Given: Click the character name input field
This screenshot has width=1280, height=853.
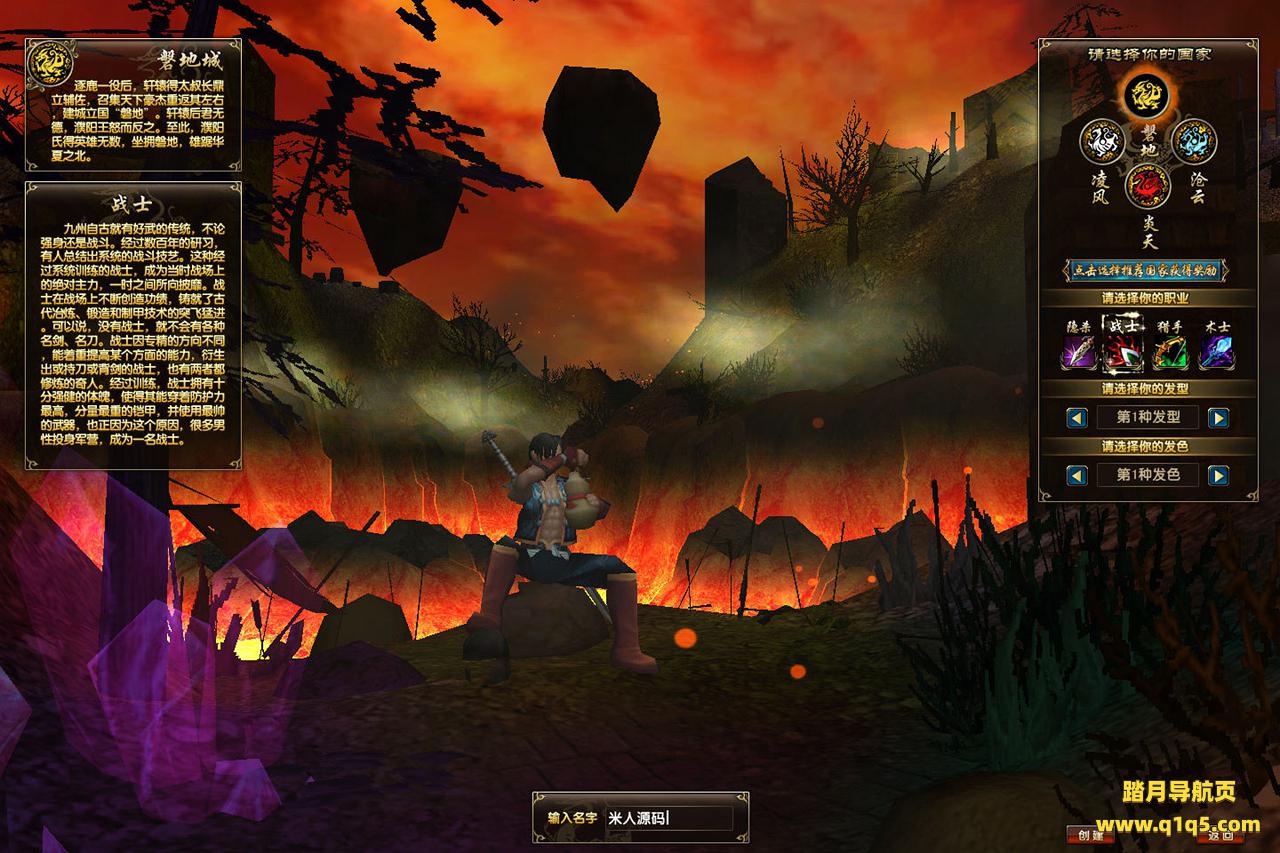Looking at the screenshot, I should tap(668, 818).
